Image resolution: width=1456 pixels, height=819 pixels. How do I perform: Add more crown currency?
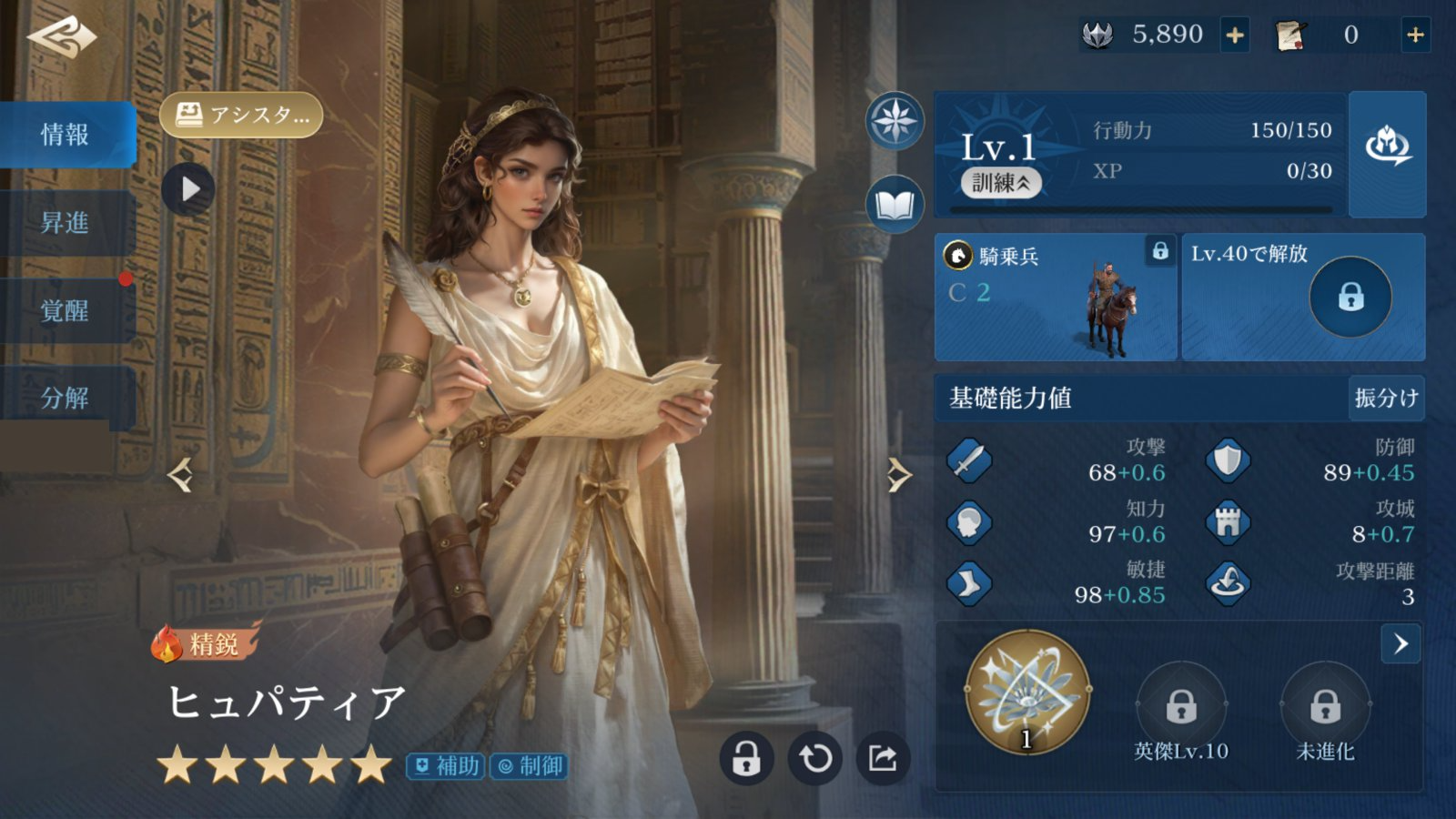(x=1235, y=35)
